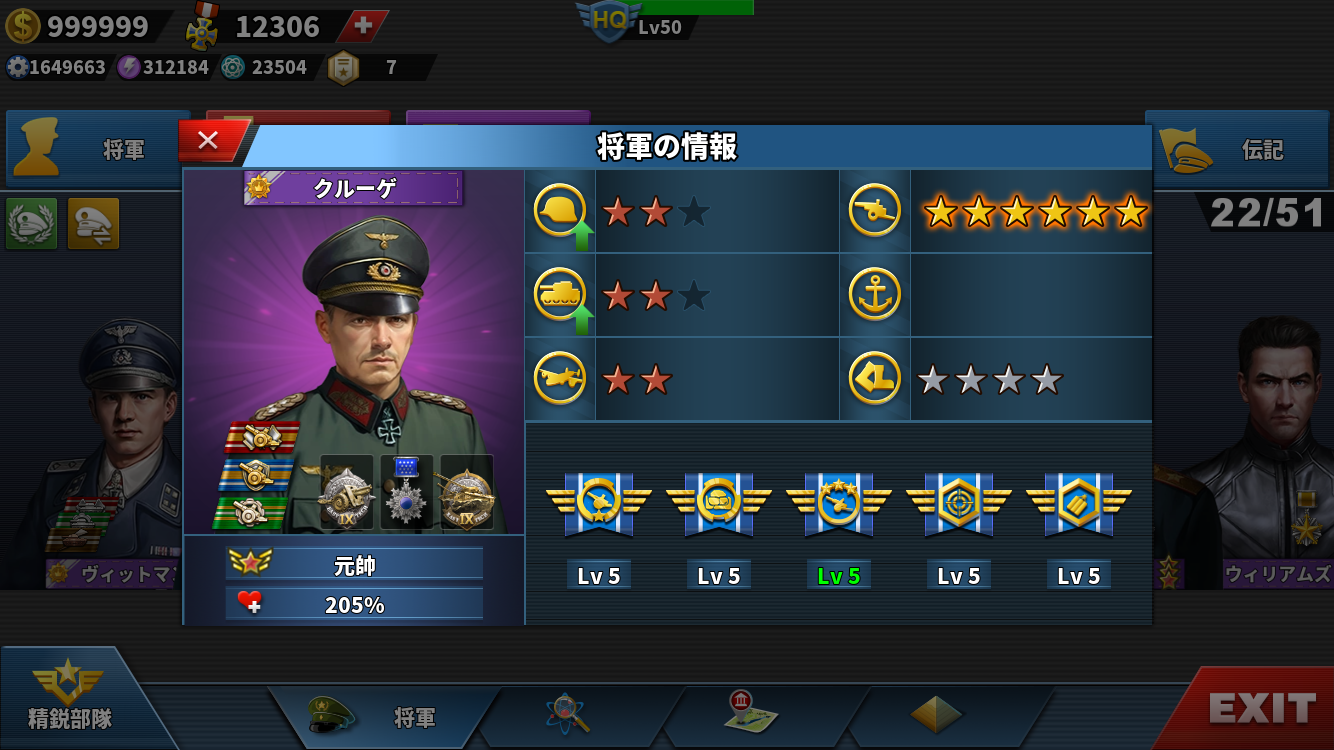Upgrade the infantry helmet ability
Image resolution: width=1334 pixels, height=750 pixels.
561,212
